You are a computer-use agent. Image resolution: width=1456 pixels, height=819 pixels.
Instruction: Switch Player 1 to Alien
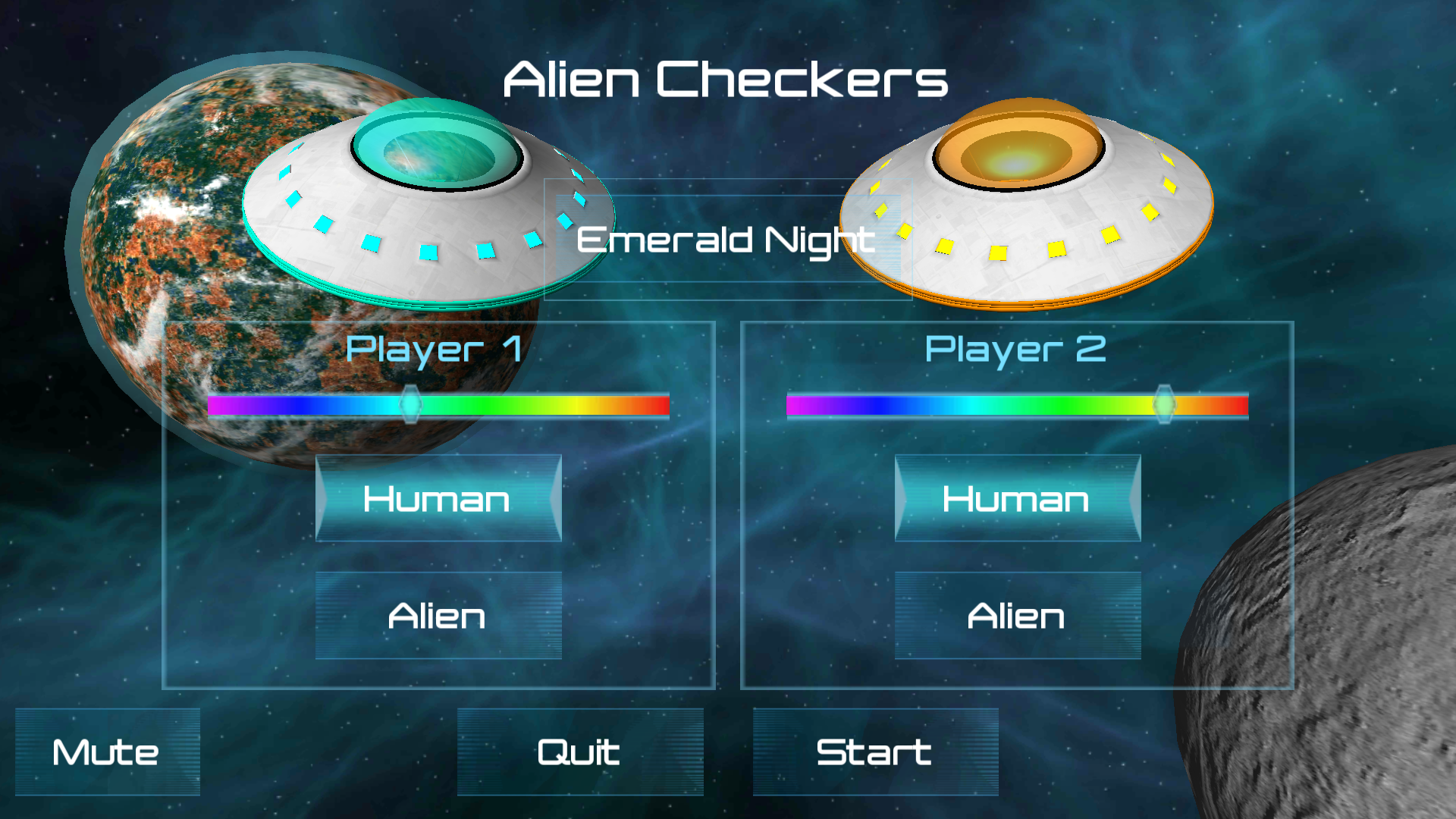point(438,617)
